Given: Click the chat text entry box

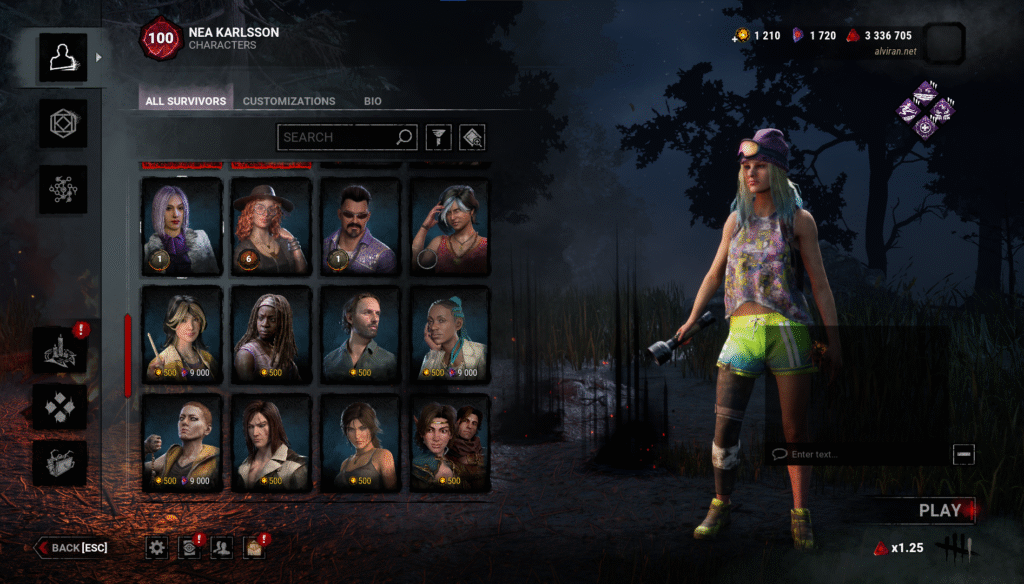Looking at the screenshot, I should point(860,454).
